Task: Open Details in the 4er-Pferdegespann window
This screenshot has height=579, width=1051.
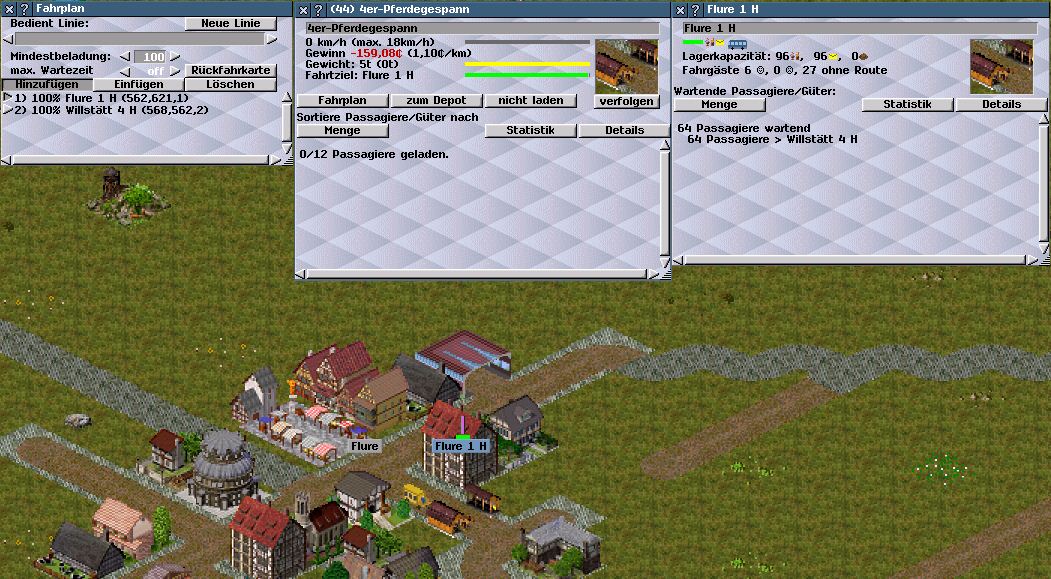Action: [624, 130]
